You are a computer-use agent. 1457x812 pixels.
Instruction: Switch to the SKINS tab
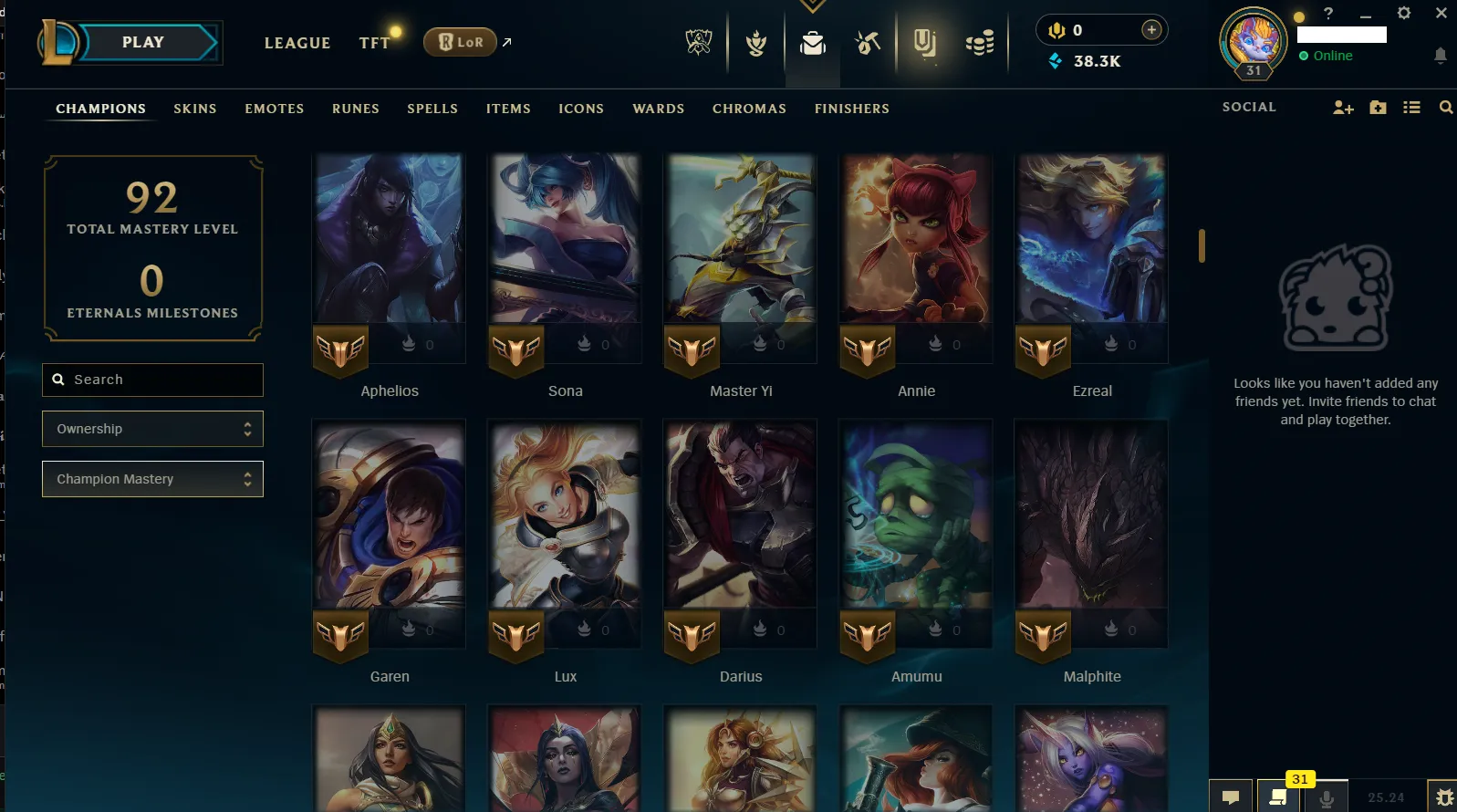coord(194,109)
